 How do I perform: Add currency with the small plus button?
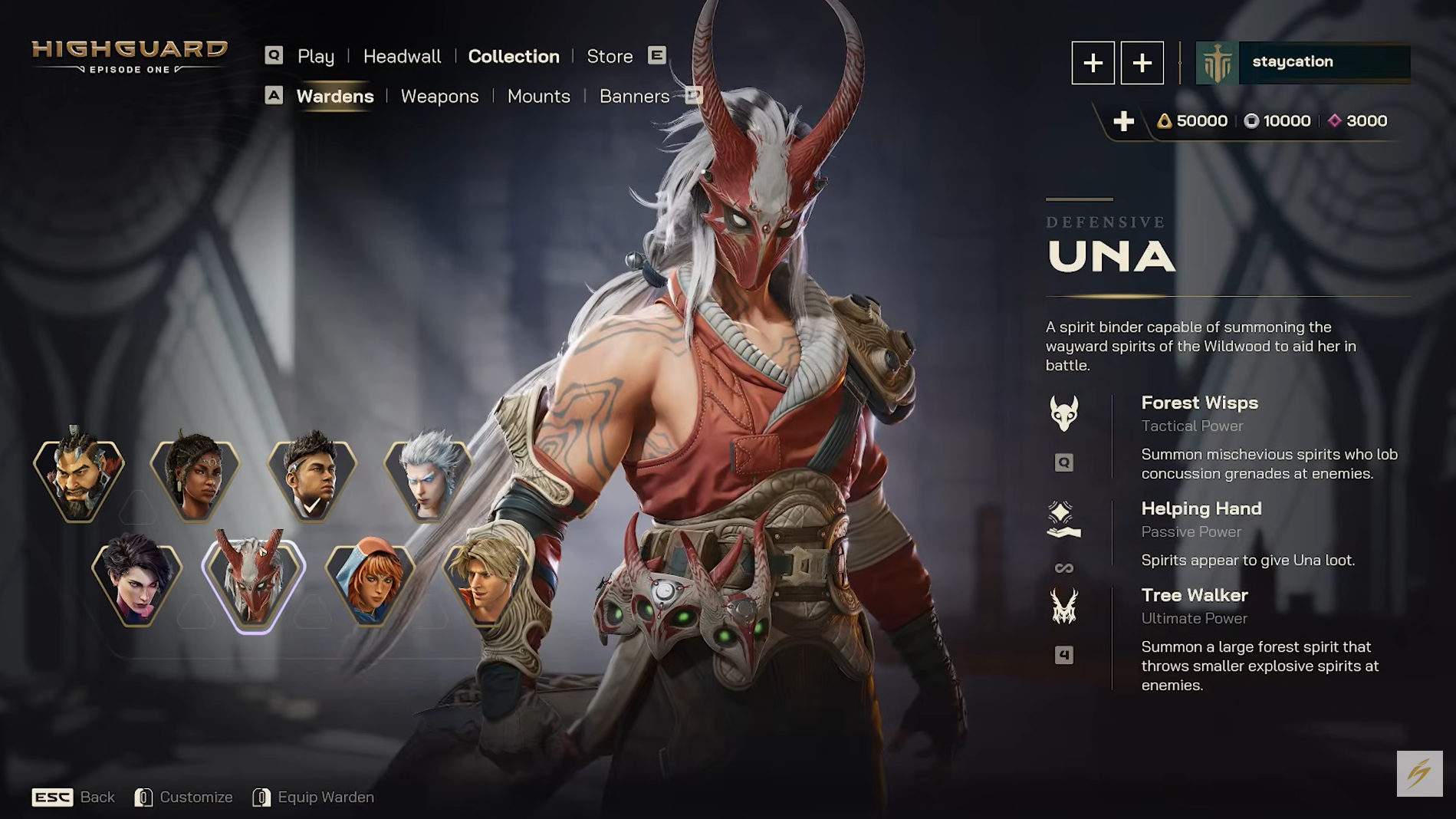1123,121
